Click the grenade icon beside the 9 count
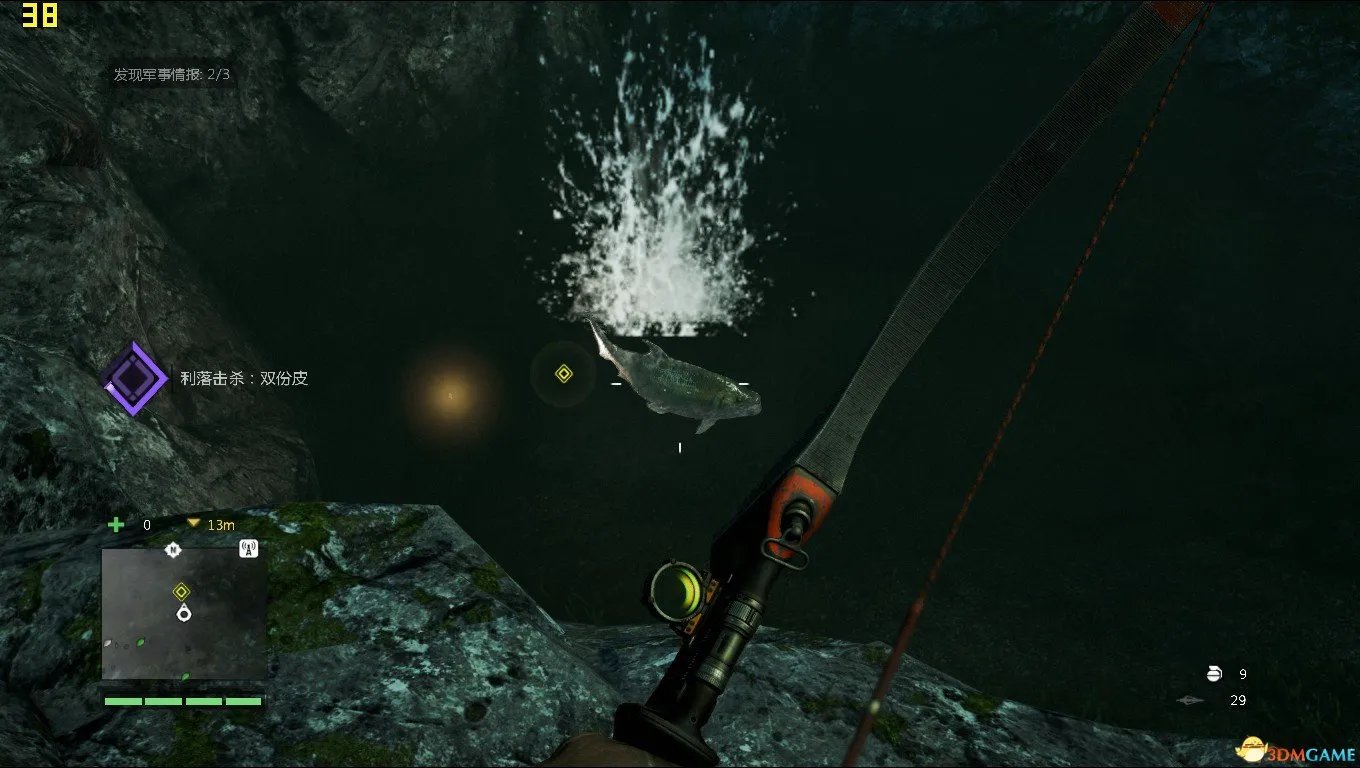 (1215, 674)
